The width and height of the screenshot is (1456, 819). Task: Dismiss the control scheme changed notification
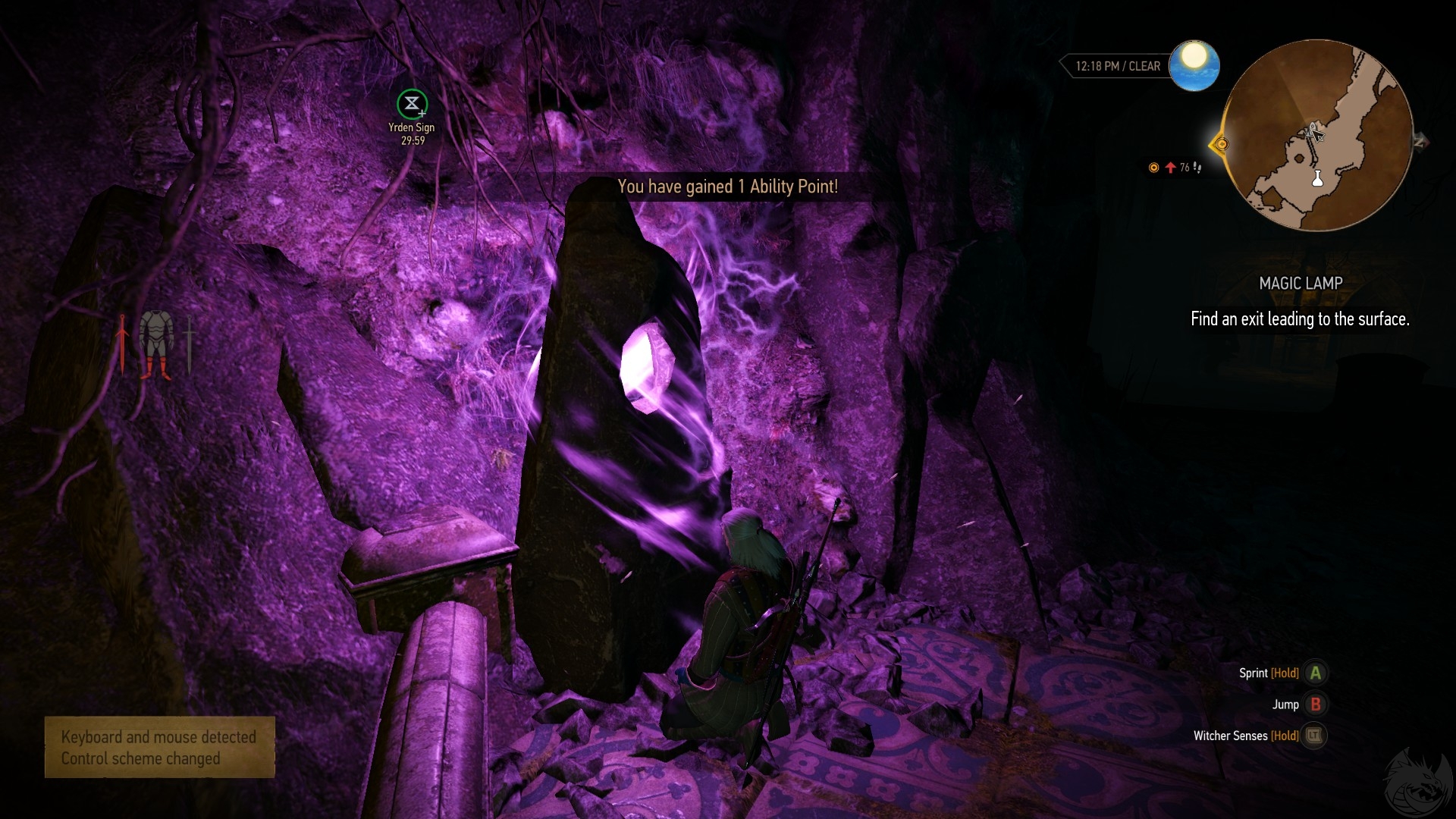click(159, 747)
